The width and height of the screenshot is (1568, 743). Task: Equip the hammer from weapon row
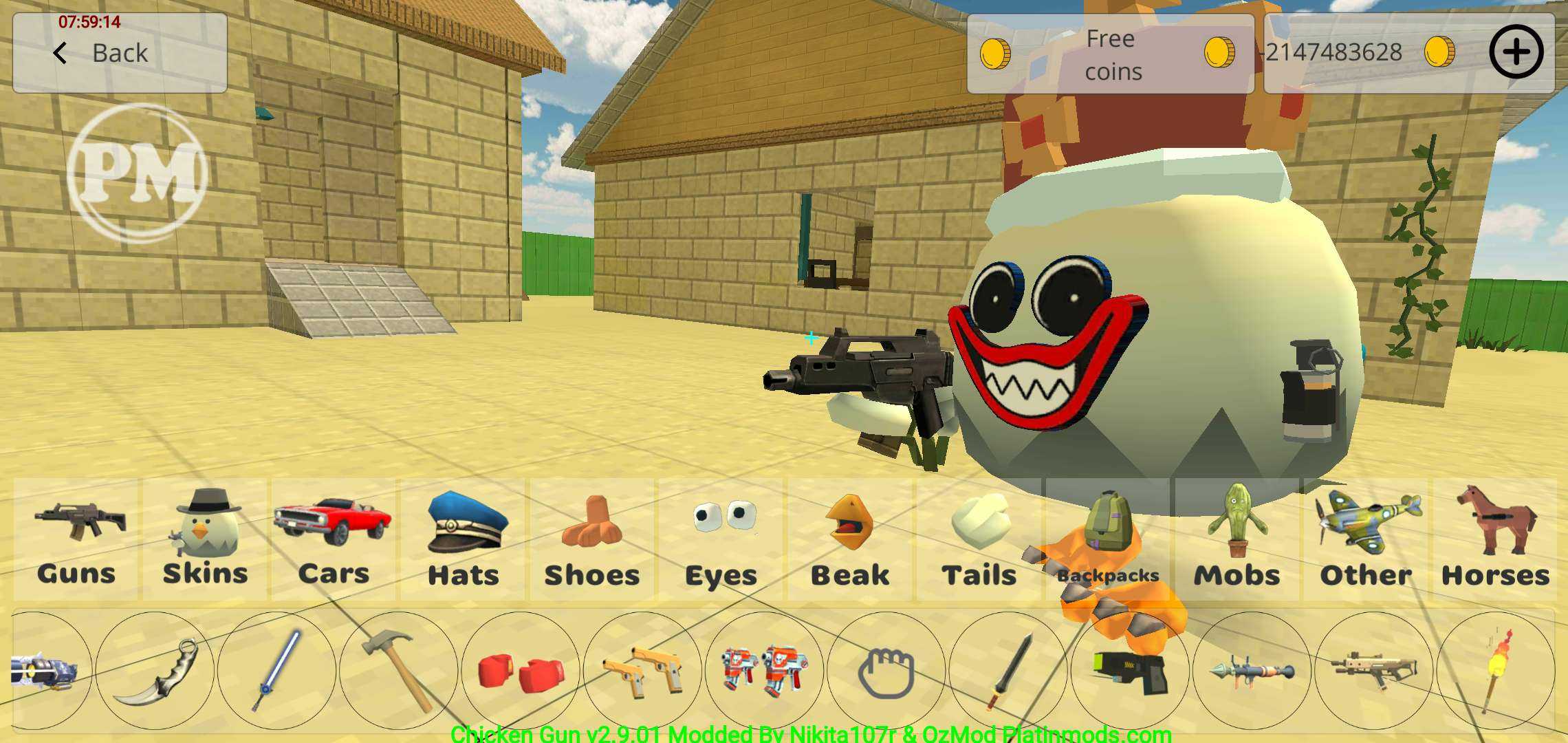[x=399, y=671]
